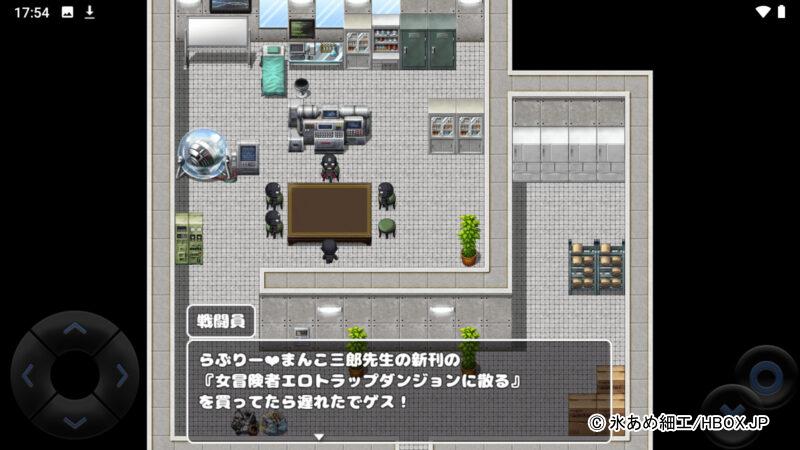Tap the D-pad down arrow
This screenshot has width=800, height=450.
point(75,423)
